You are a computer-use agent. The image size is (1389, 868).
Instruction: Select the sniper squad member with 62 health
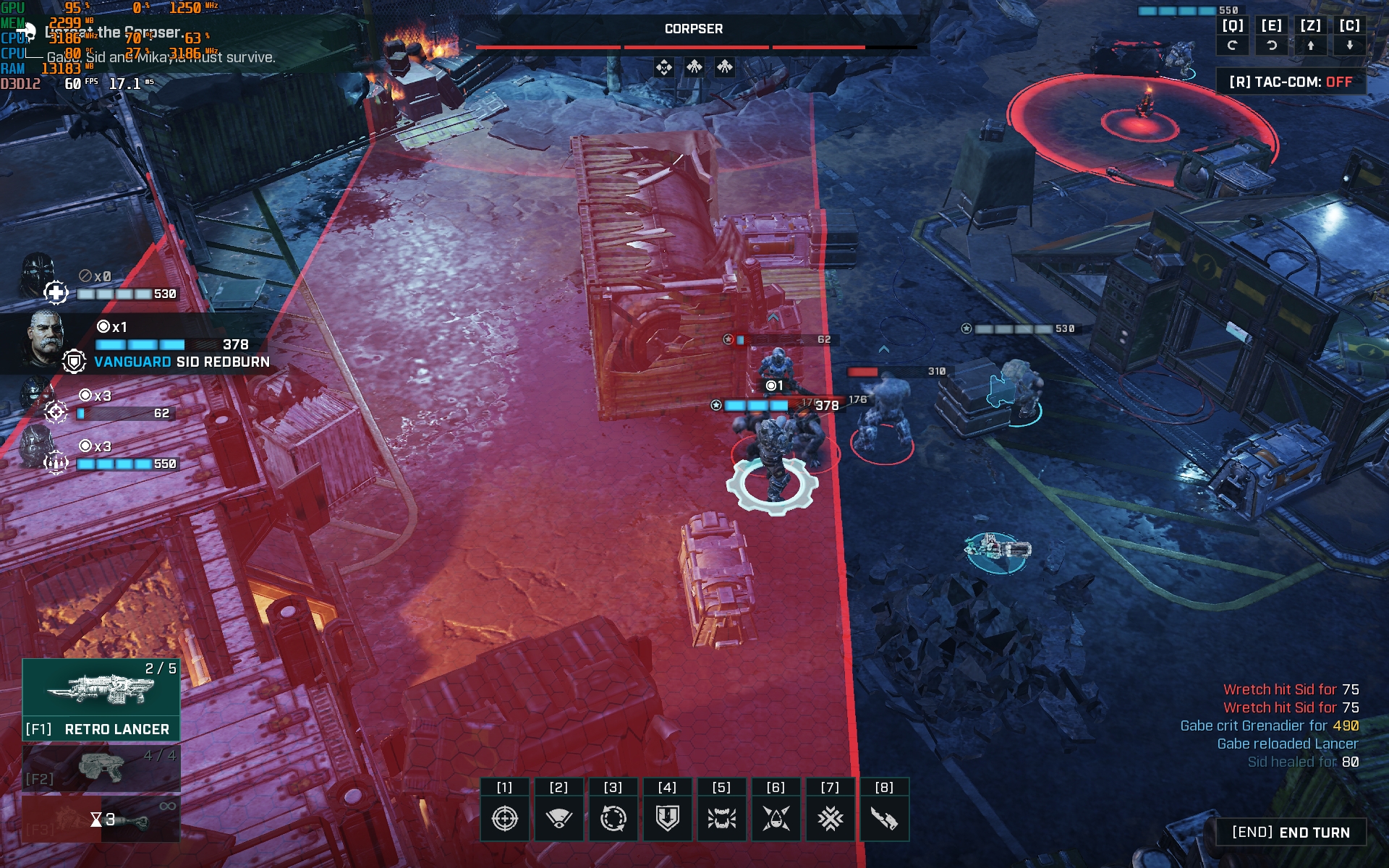(x=36, y=396)
